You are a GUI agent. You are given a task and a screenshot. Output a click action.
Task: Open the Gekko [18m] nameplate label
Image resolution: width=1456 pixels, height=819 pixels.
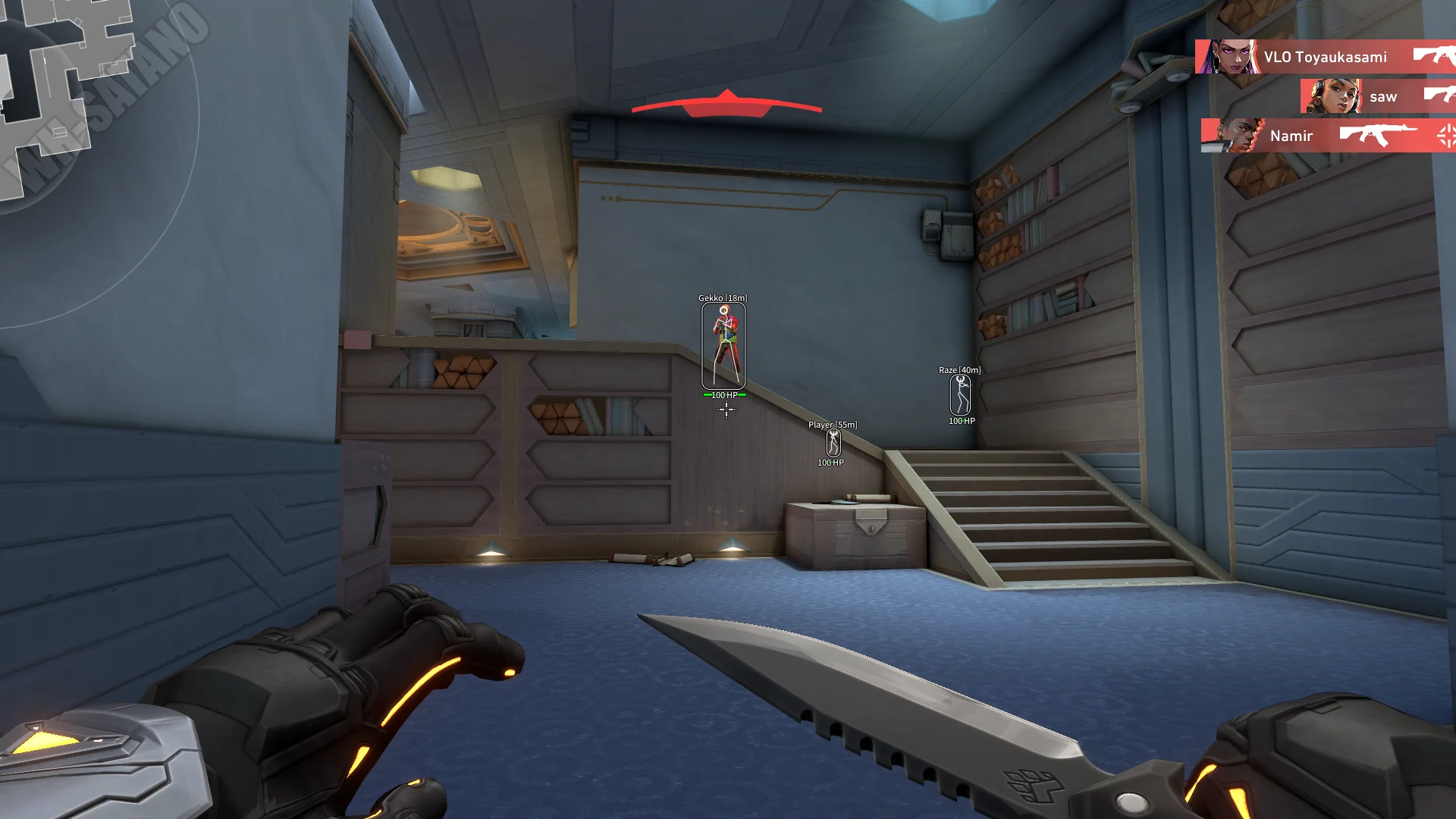(x=721, y=298)
